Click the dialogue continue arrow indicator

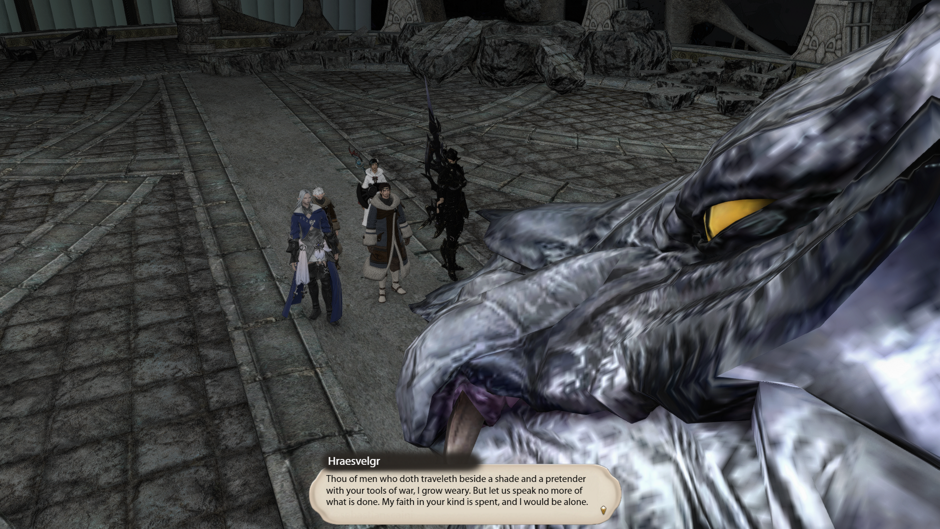pos(603,511)
